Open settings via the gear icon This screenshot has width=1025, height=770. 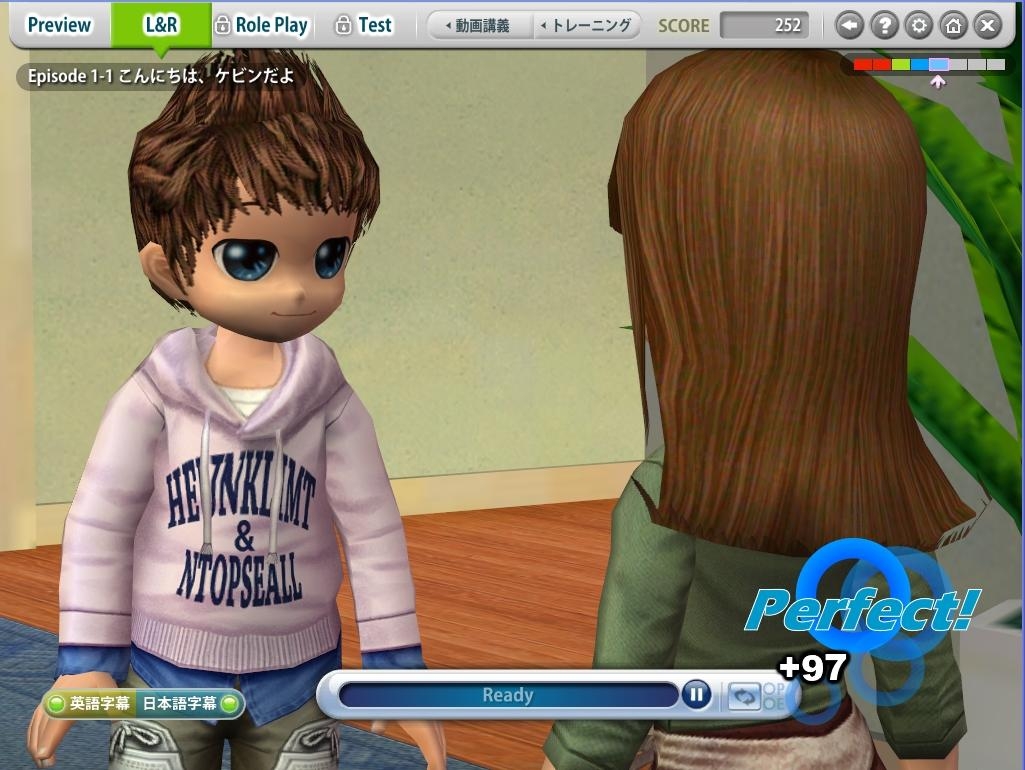918,26
